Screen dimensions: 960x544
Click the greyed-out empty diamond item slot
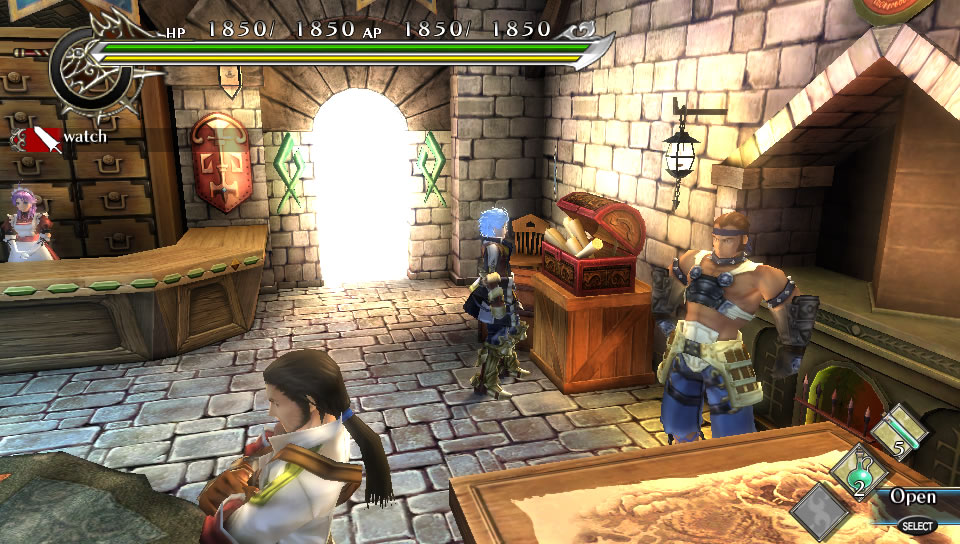click(x=821, y=511)
